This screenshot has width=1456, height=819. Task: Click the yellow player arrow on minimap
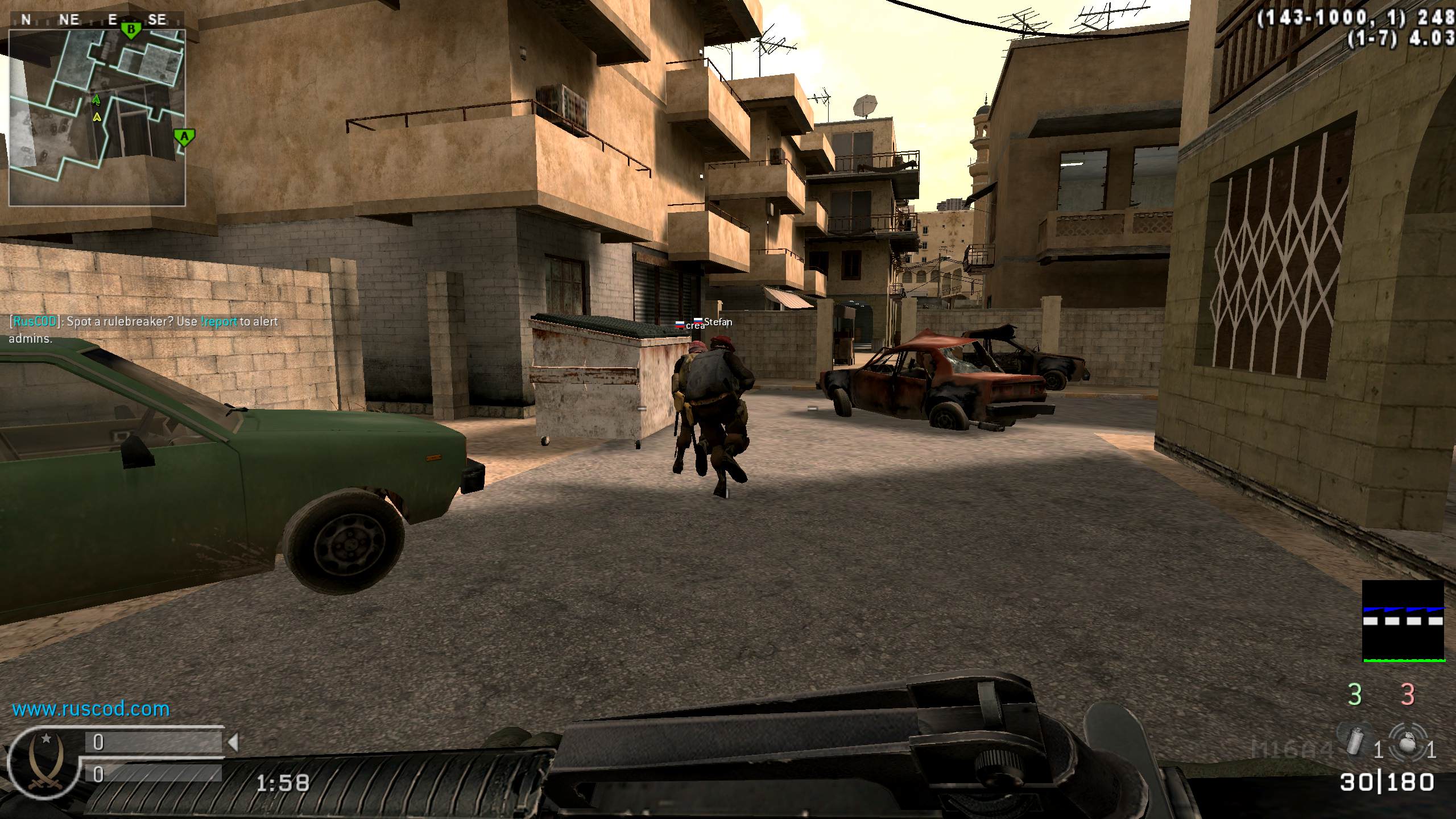tap(97, 117)
